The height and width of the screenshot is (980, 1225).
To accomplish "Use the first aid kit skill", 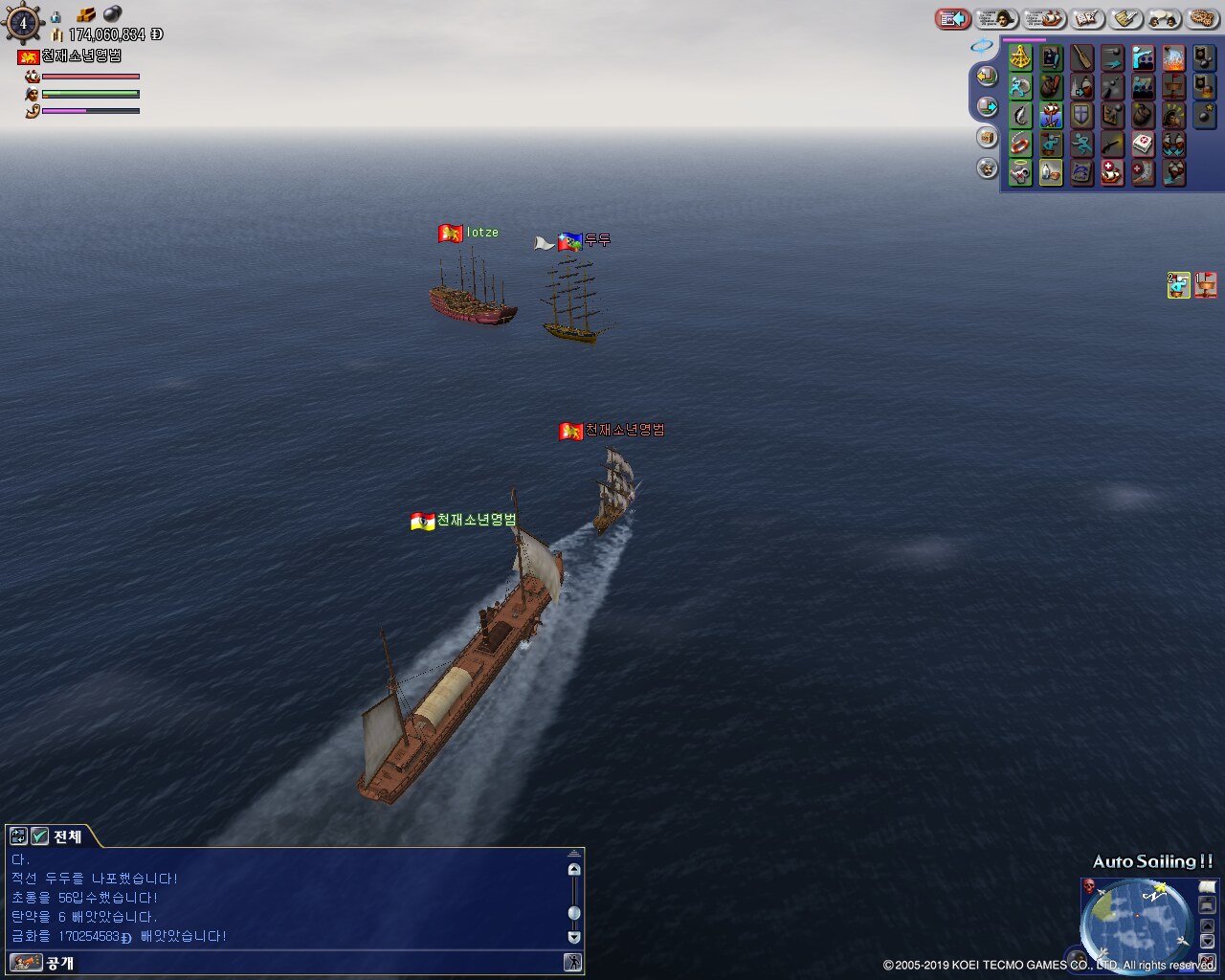I will click(x=1143, y=145).
